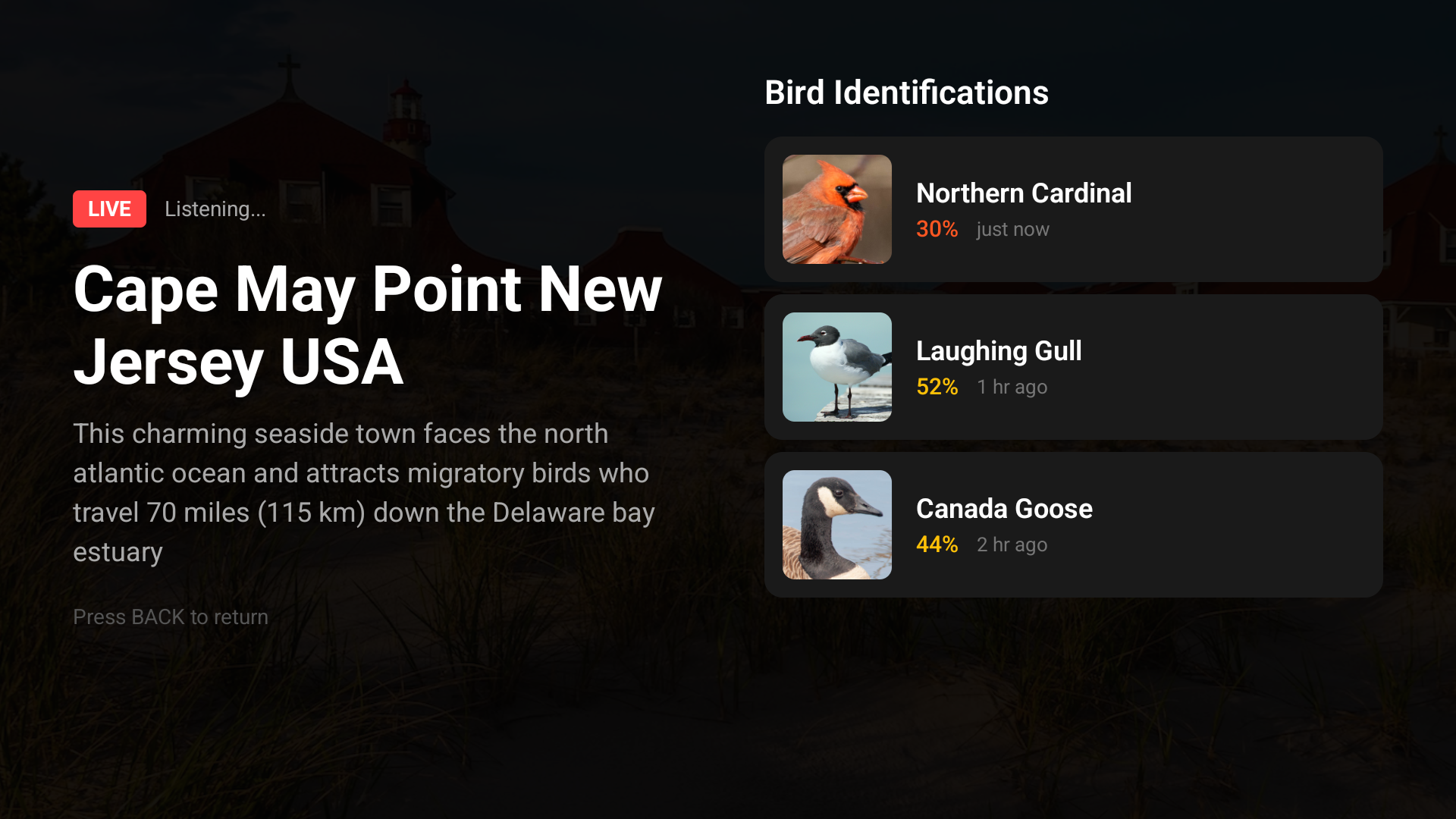Select the Laughing Gull thumbnail image
Viewport: 1456px width, 819px height.
coord(836,367)
